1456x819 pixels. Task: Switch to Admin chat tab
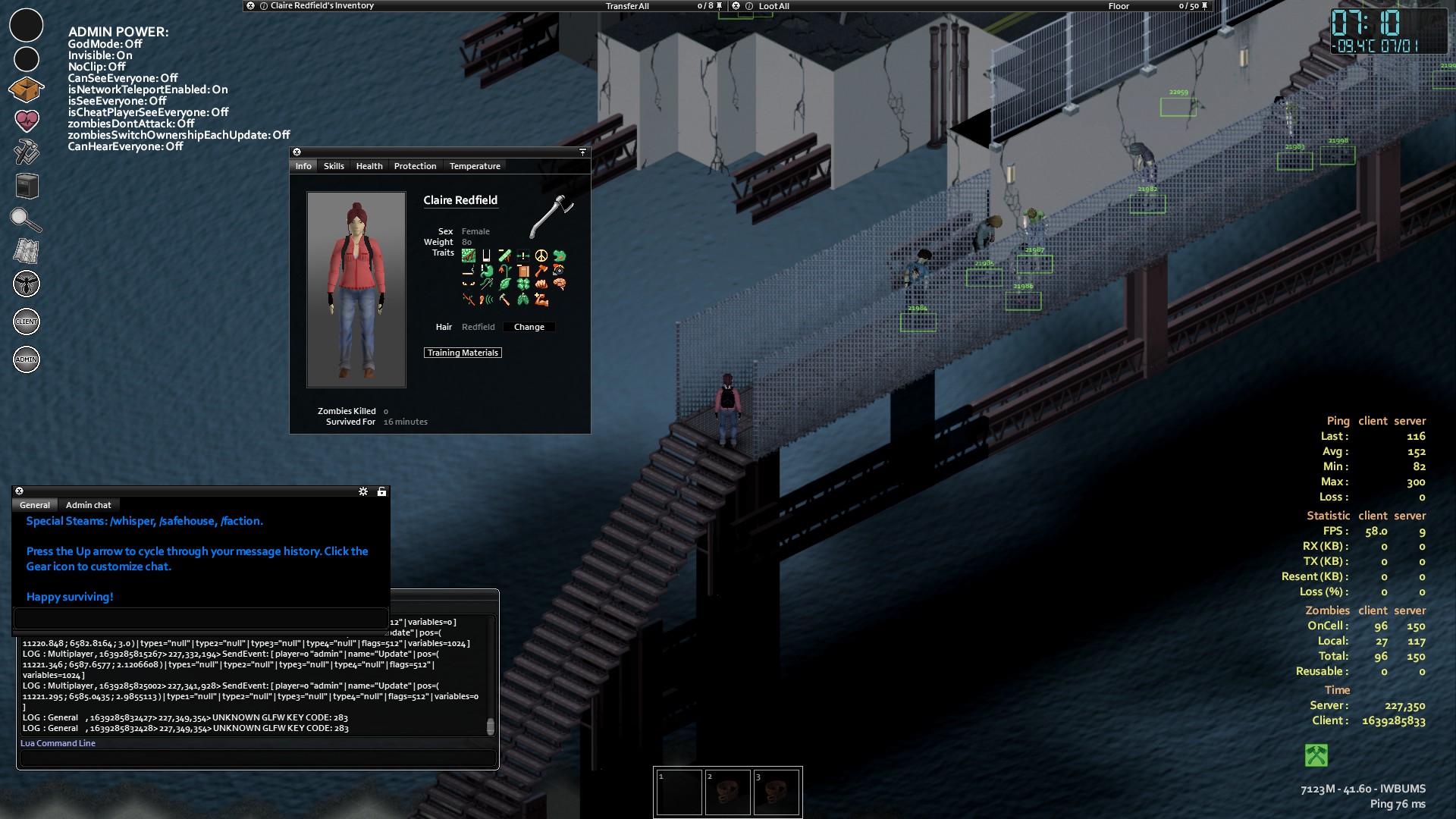pyautogui.click(x=88, y=505)
